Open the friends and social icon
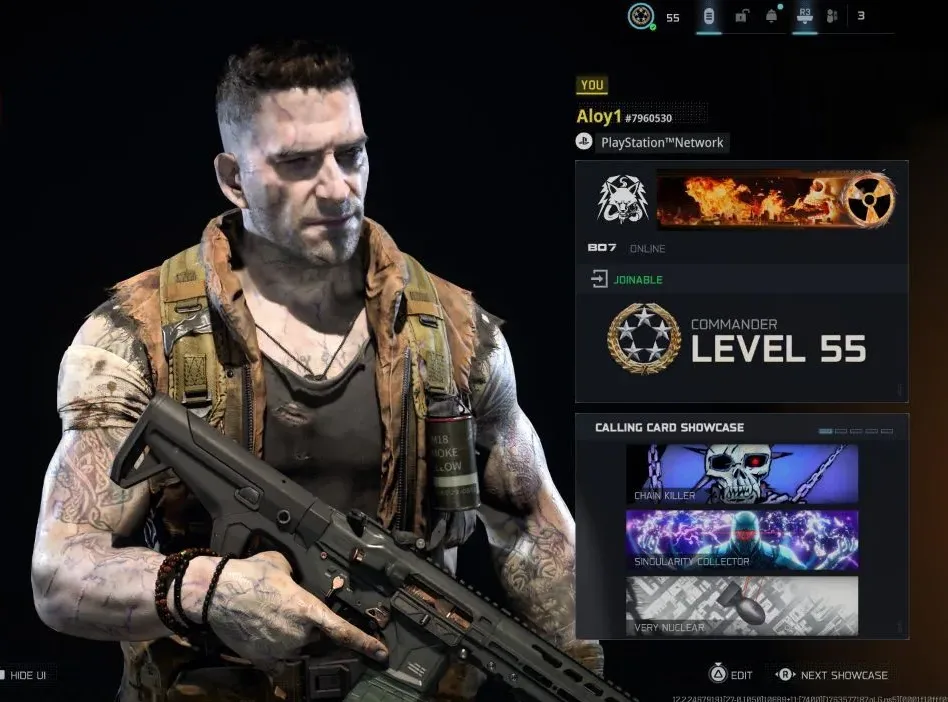948x702 pixels. [x=831, y=16]
